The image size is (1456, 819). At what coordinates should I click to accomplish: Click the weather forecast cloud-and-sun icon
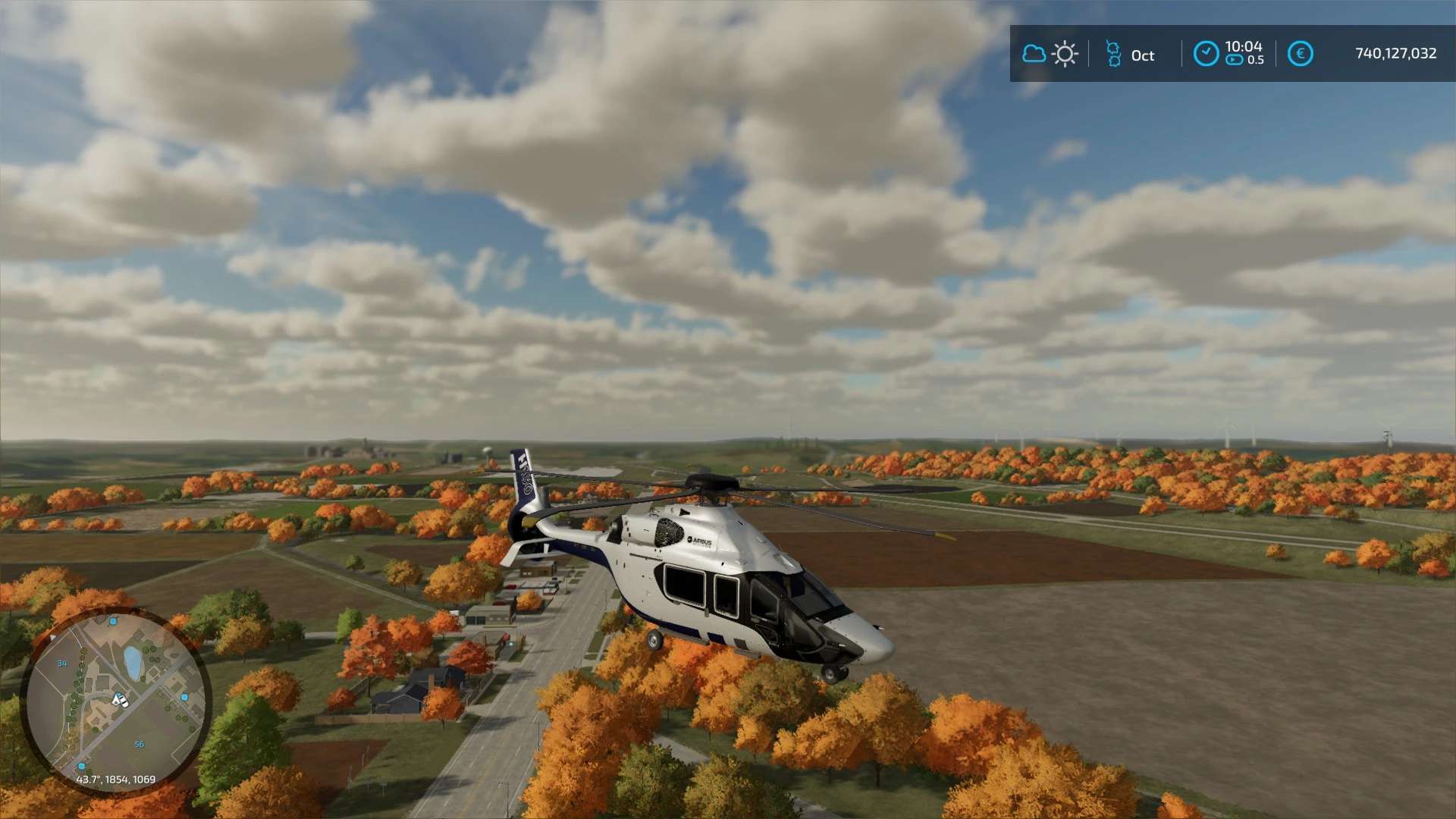click(x=1050, y=54)
